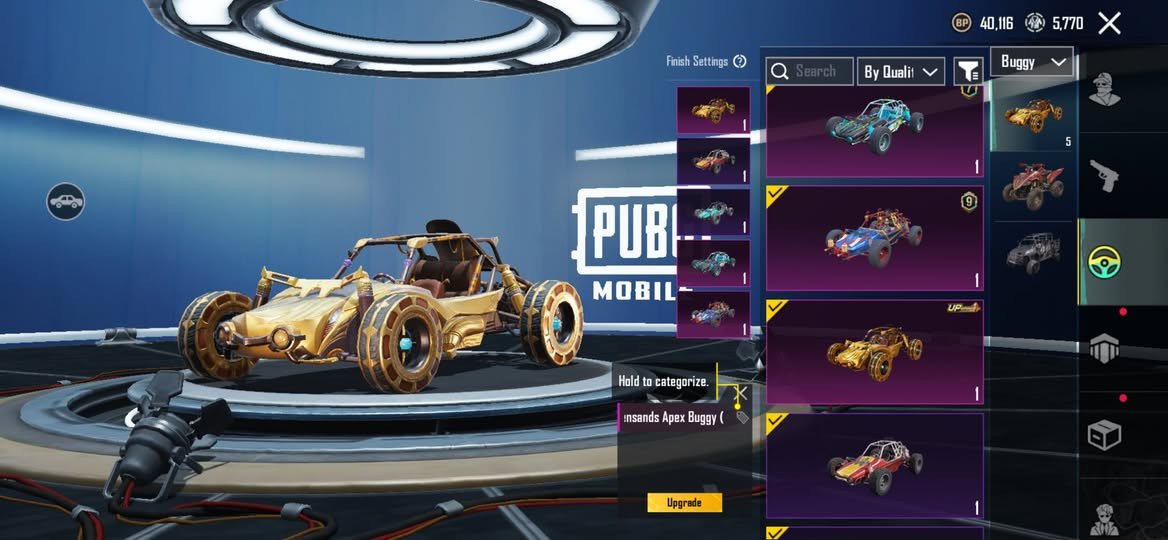
Task: Select the gold buggy in the vehicle type list
Action: (x=1033, y=114)
